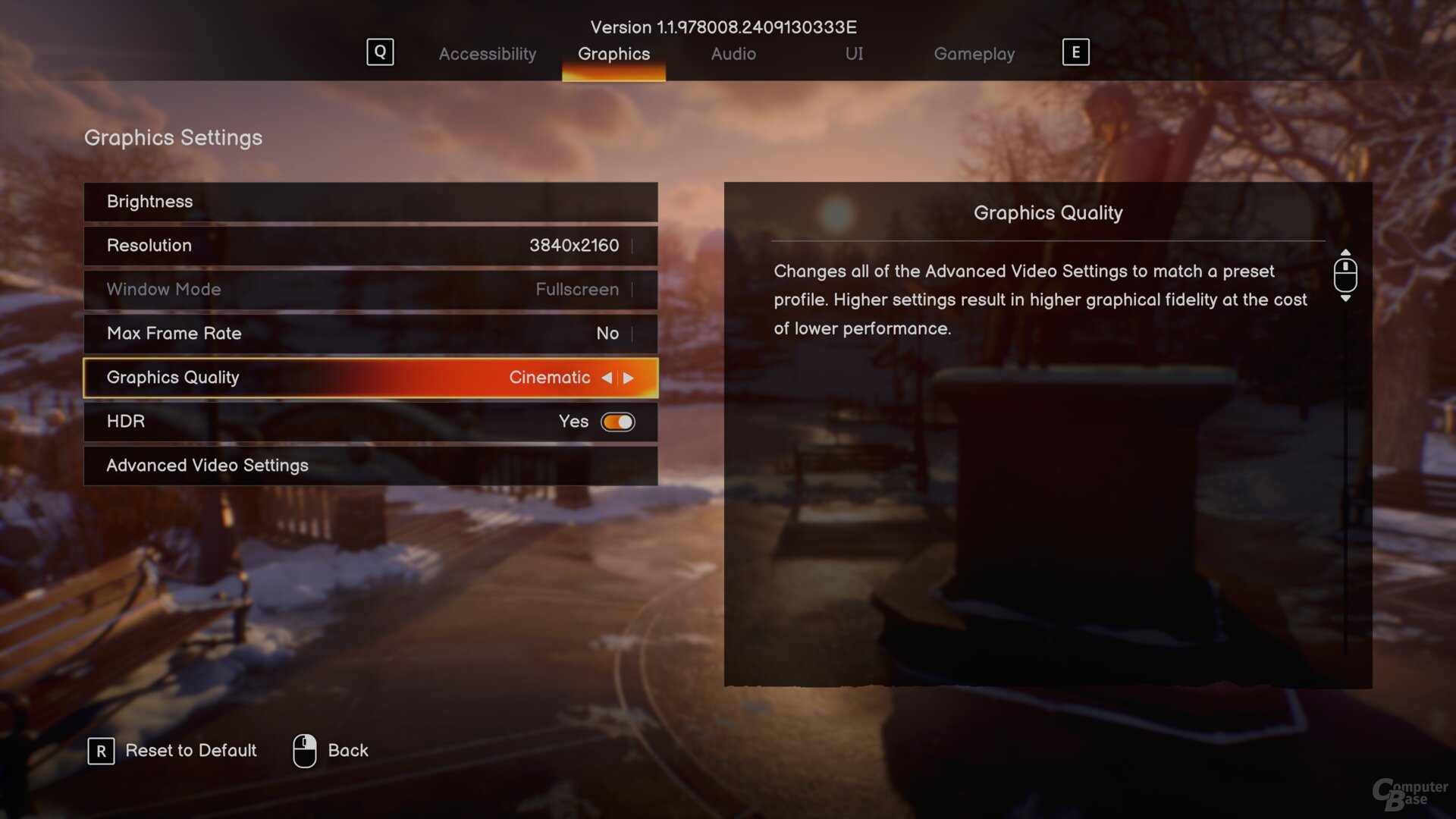
Task: Adjust the Max Frame Rate option
Action: pos(370,334)
